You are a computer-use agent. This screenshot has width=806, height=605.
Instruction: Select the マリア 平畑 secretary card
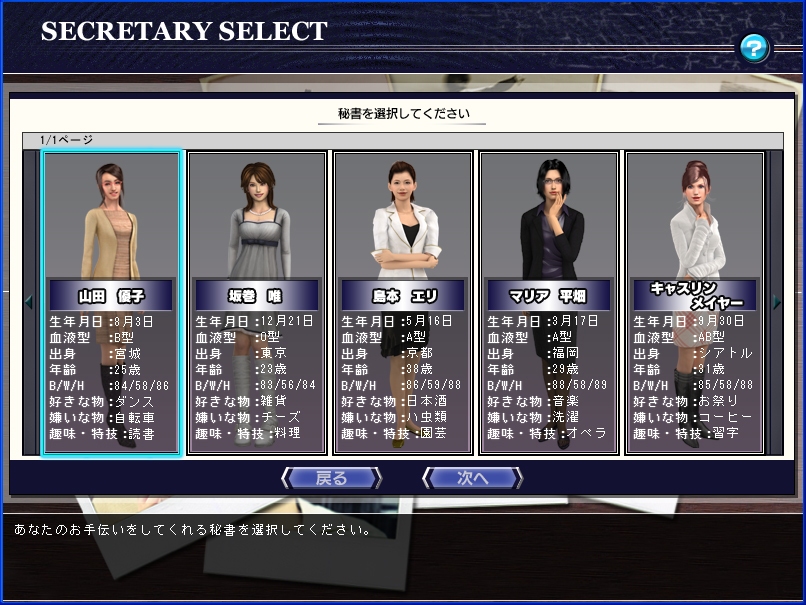coord(548,302)
